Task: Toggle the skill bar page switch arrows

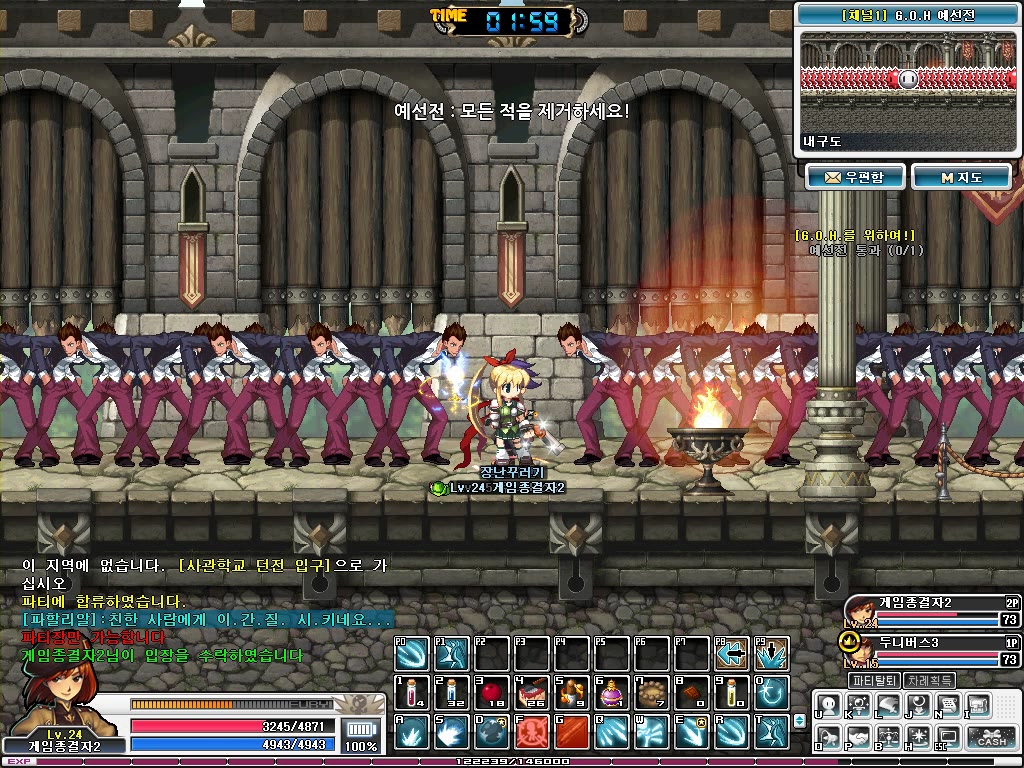Action: pyautogui.click(x=799, y=720)
